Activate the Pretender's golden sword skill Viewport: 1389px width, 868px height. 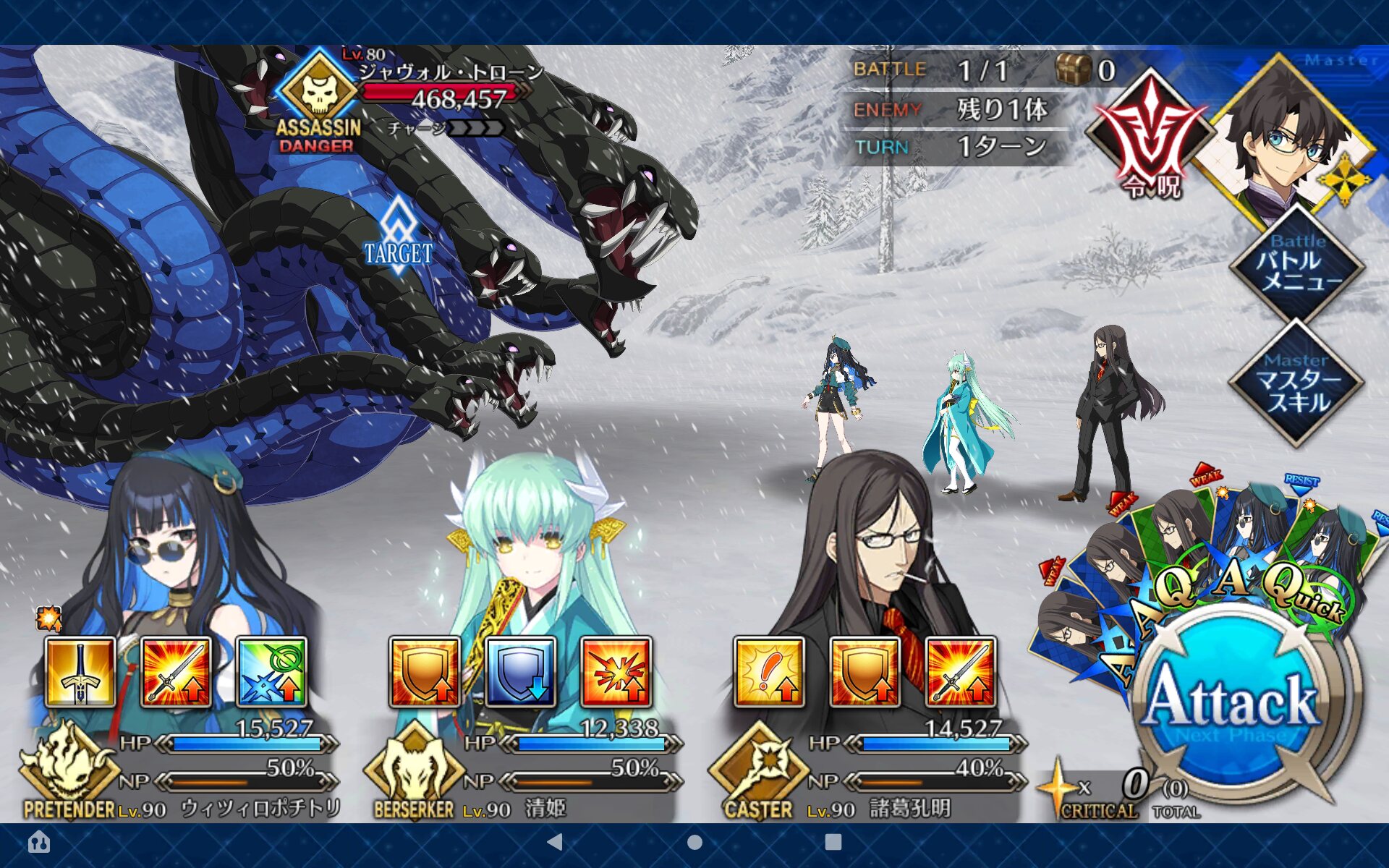[x=80, y=672]
